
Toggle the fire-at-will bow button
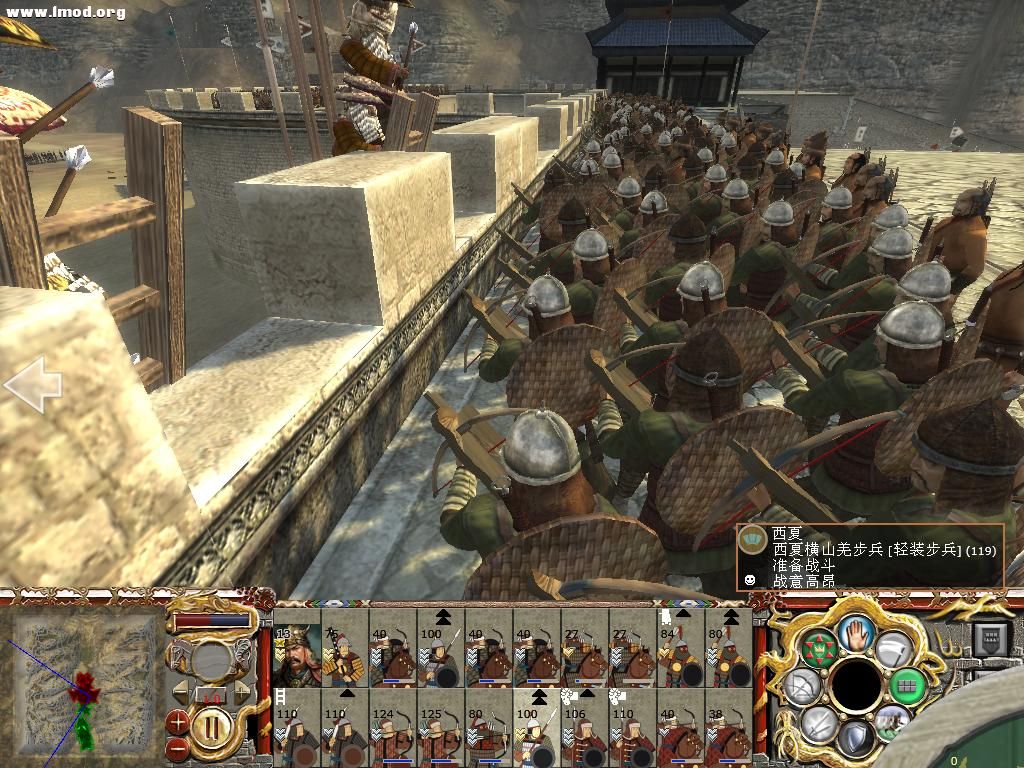pos(802,686)
